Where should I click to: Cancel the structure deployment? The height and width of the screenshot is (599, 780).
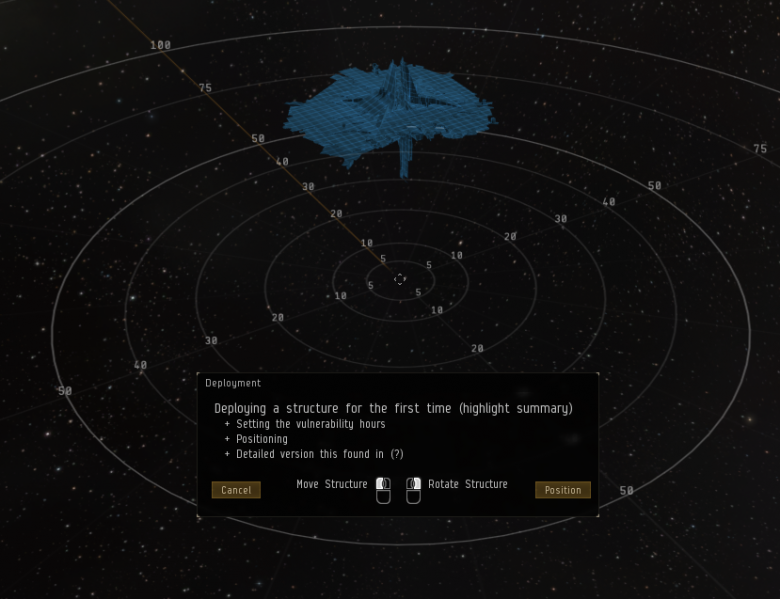pos(236,490)
